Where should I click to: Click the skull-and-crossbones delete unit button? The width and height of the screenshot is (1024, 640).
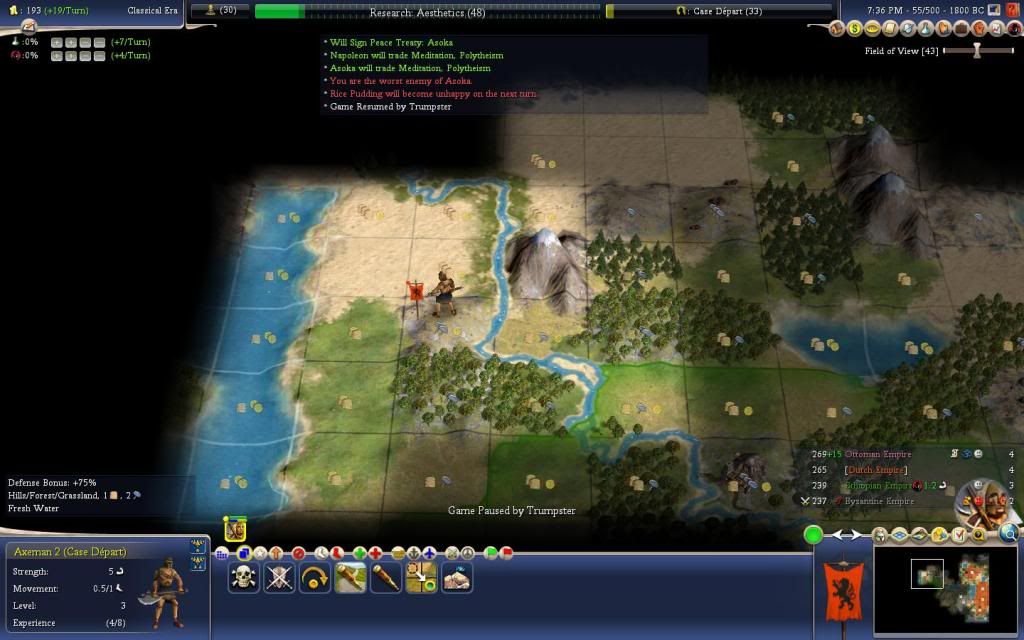pos(243,577)
